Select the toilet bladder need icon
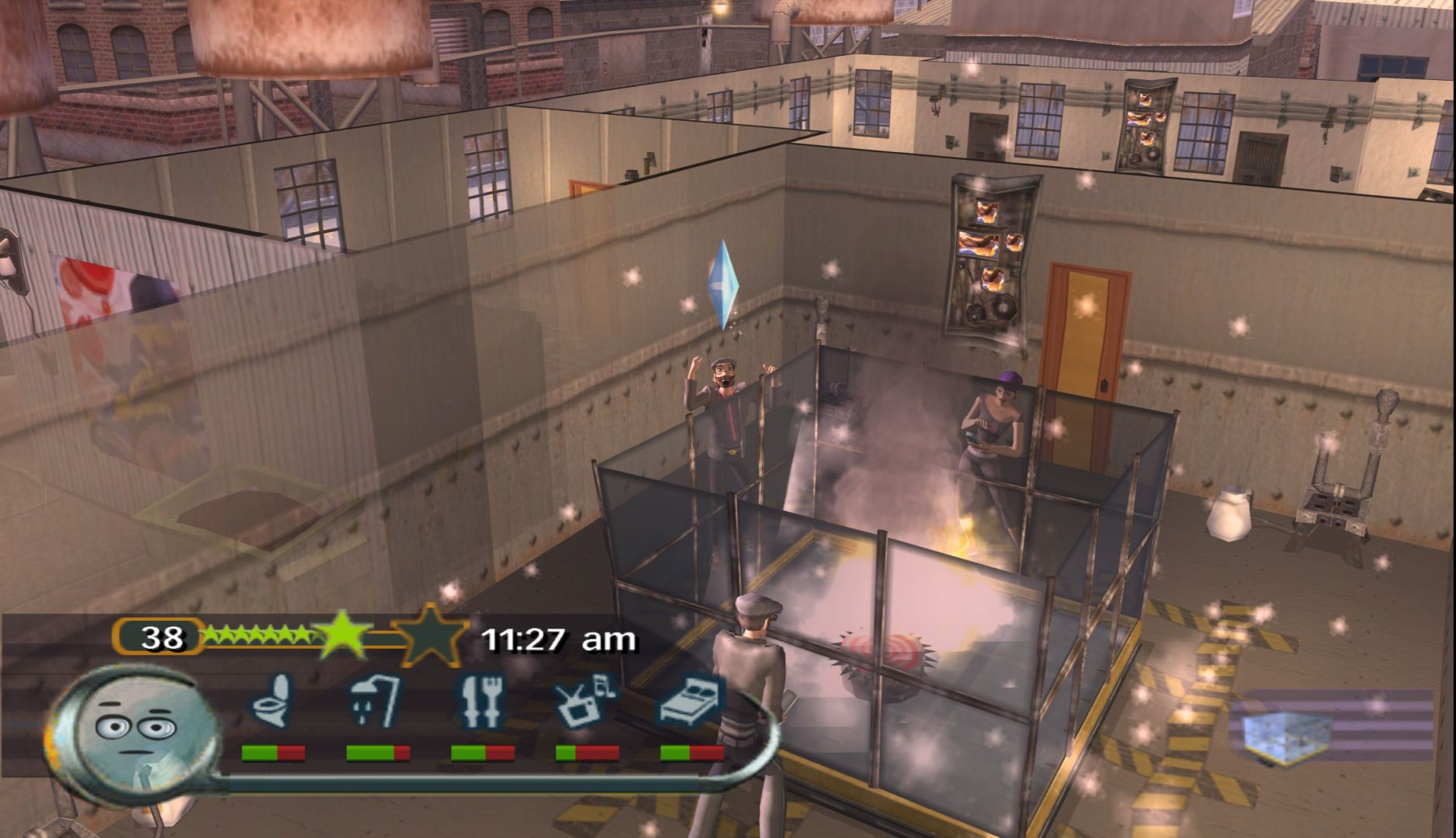 272,700
